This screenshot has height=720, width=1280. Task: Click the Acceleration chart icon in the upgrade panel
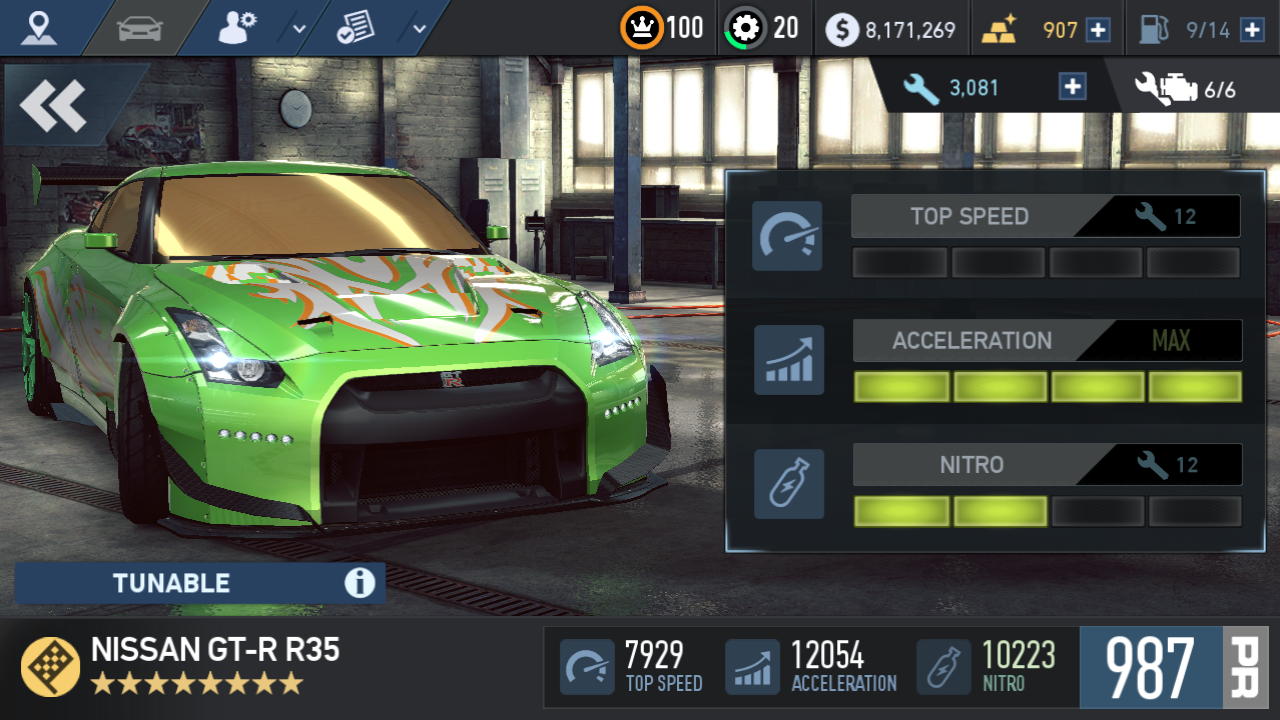[x=789, y=360]
